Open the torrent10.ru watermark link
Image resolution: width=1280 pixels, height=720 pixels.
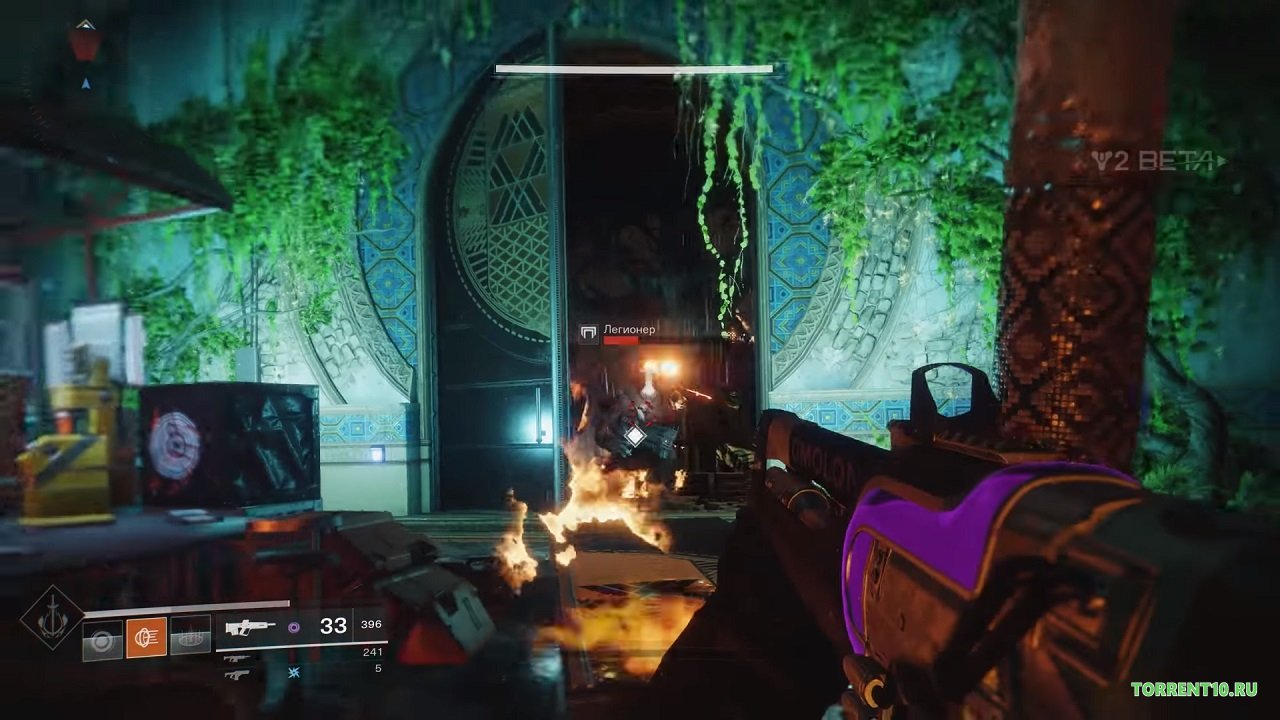point(1193,689)
